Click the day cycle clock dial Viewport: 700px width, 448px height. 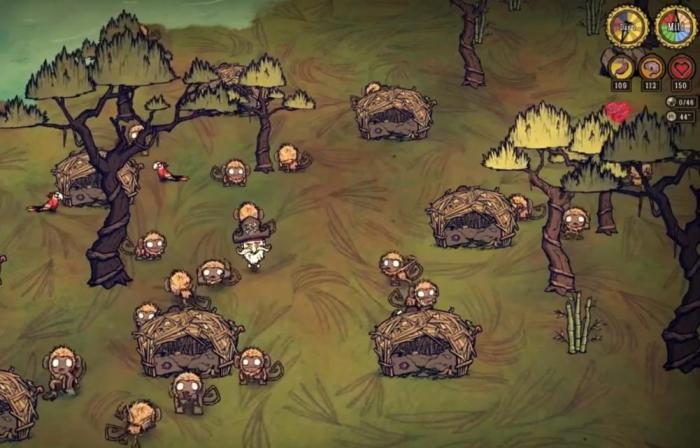pos(627,25)
